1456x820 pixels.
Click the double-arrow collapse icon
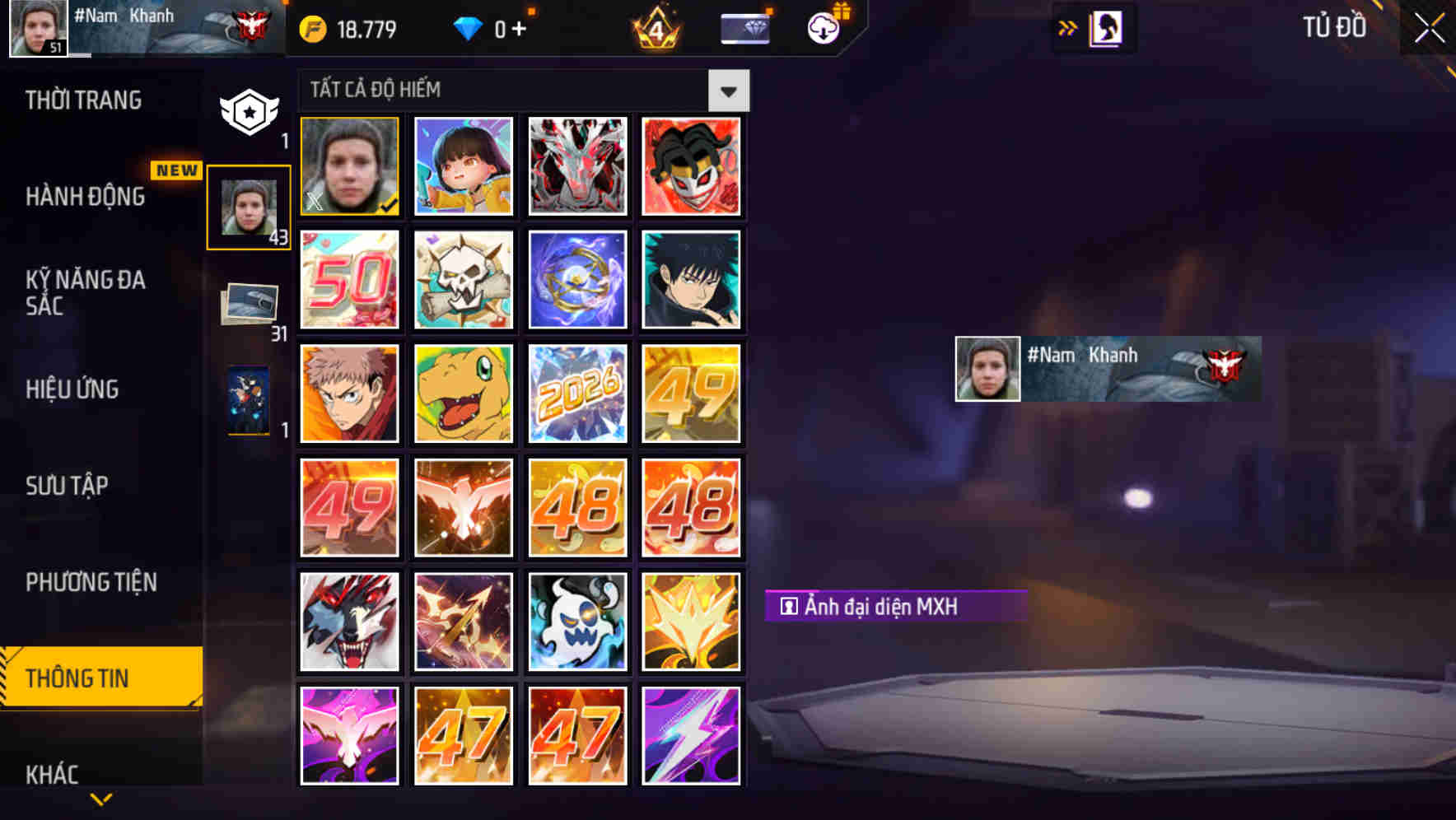coord(1068,27)
